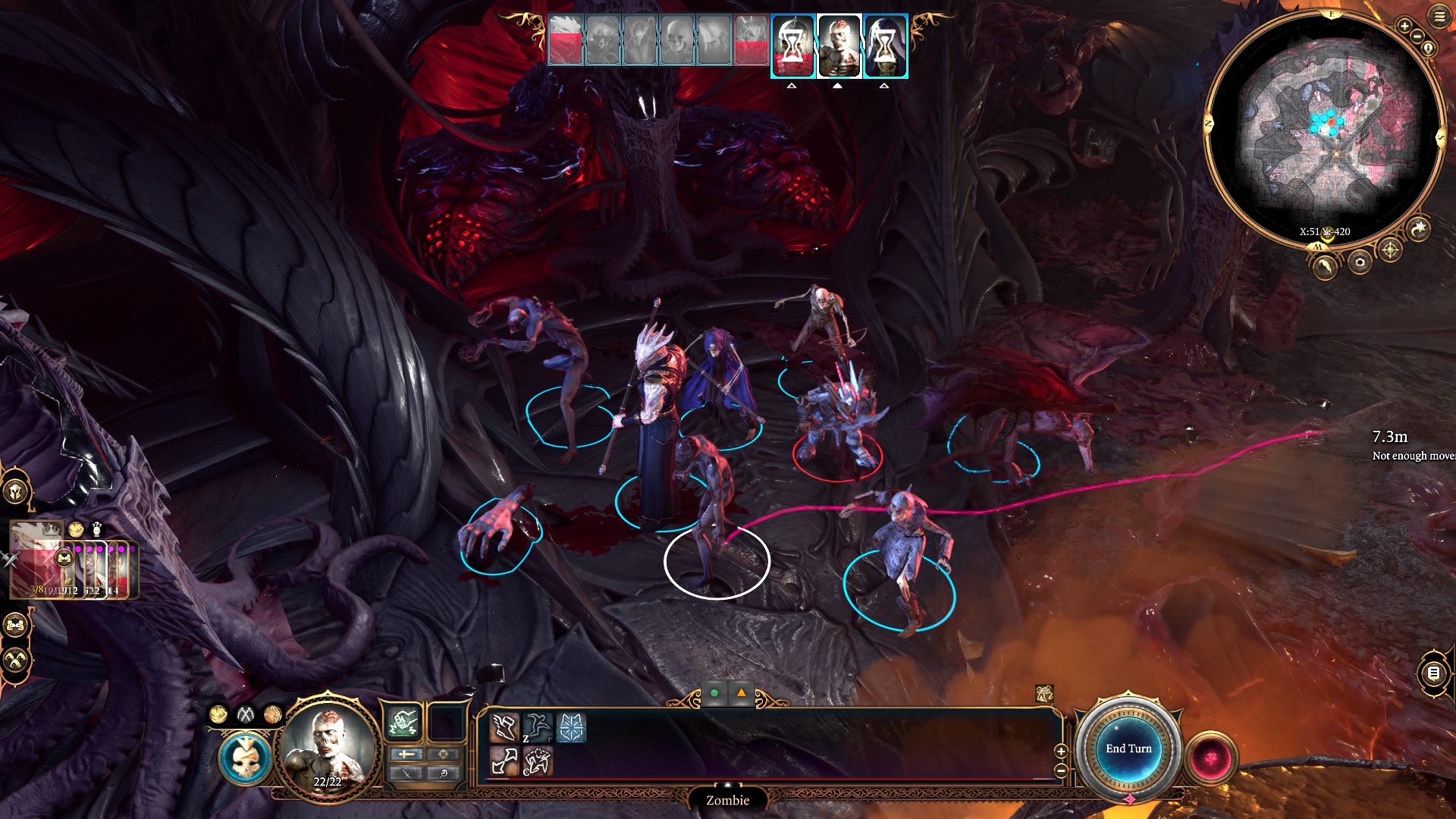Open the character sheet helmet icon
Image resolution: width=1456 pixels, height=819 pixels.
(15, 491)
